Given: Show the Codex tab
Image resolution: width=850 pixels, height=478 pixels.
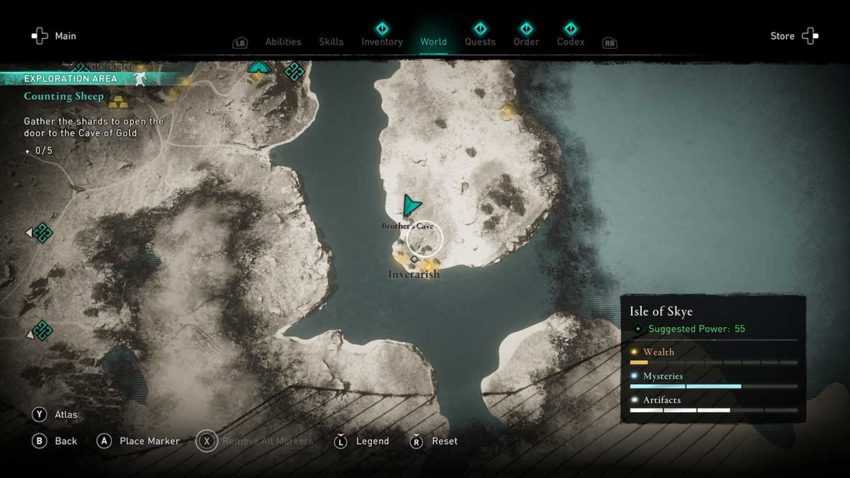Looking at the screenshot, I should pyautogui.click(x=570, y=41).
